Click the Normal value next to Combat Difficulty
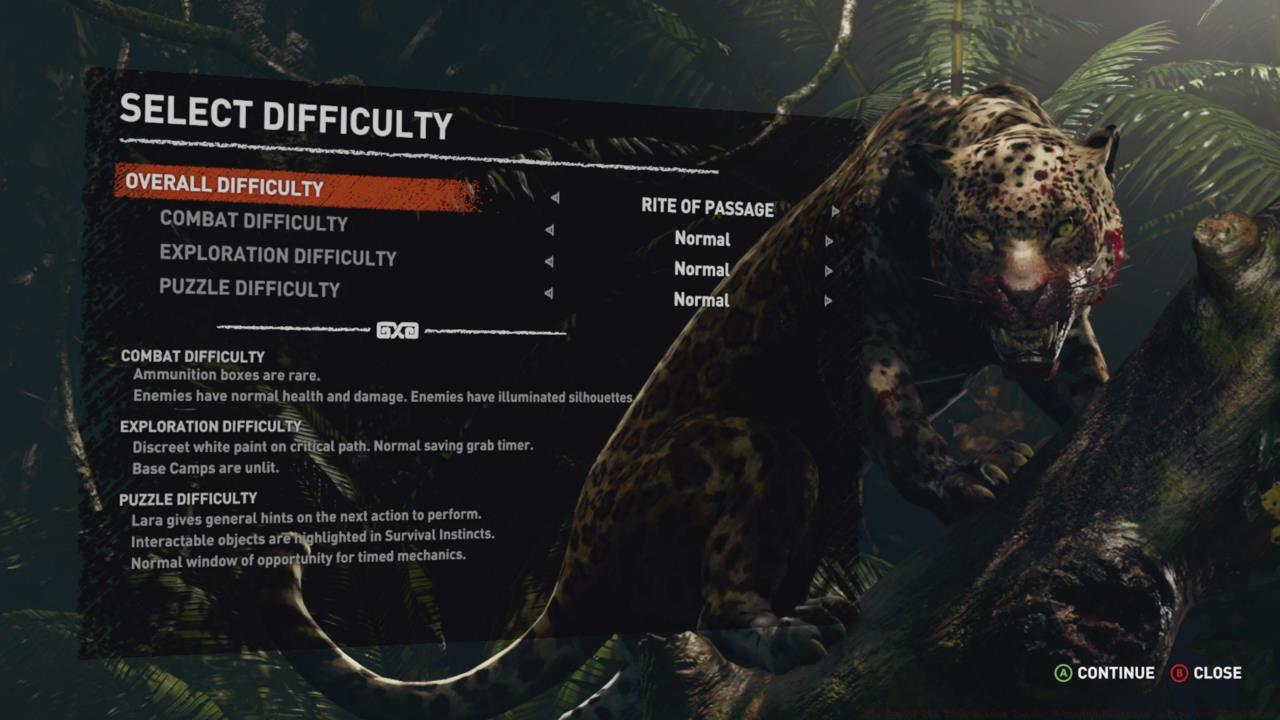Image resolution: width=1280 pixels, height=720 pixels. [701, 240]
